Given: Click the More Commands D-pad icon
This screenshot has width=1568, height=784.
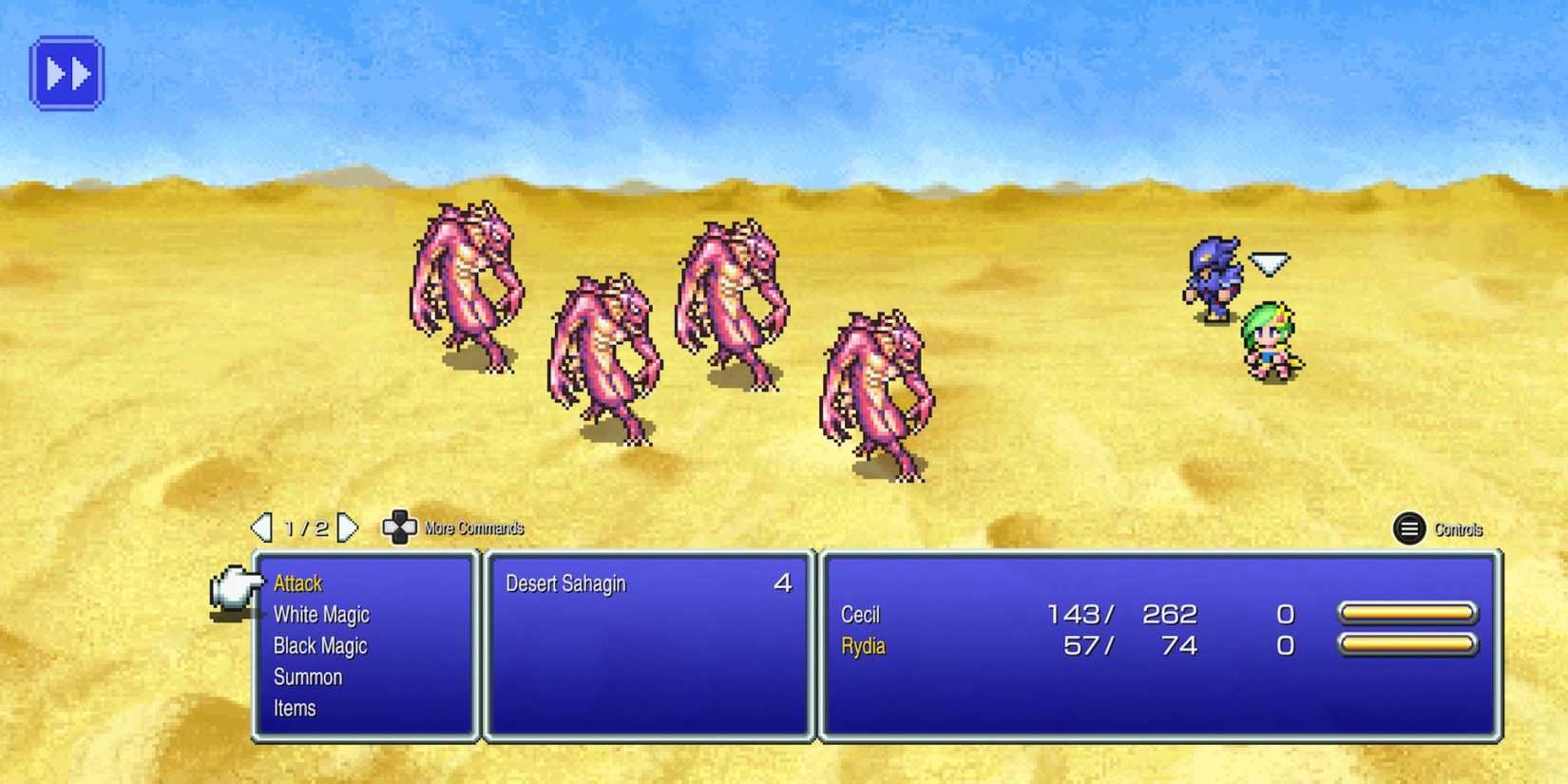Looking at the screenshot, I should 399,527.
